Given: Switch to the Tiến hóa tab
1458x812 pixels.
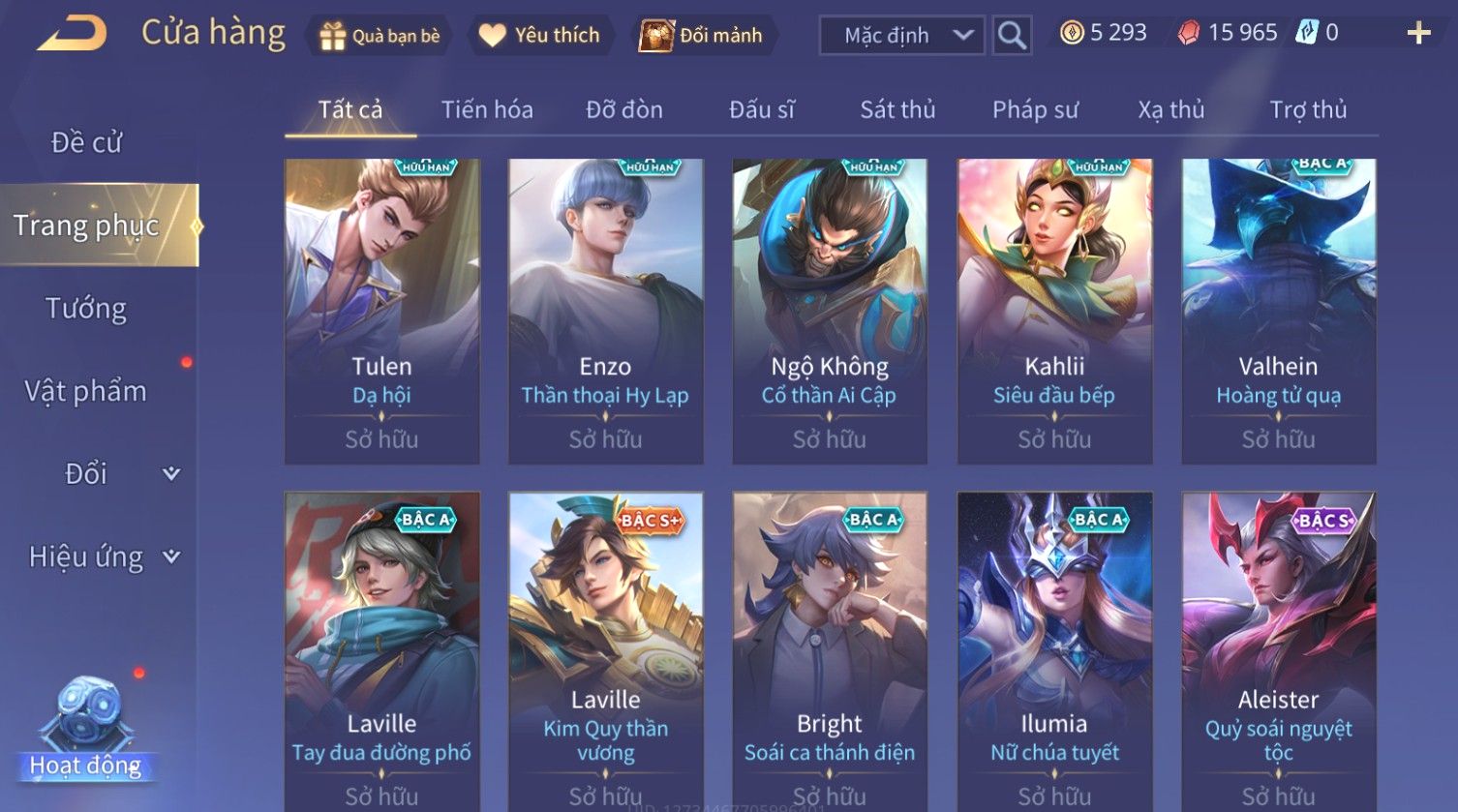Looking at the screenshot, I should click(x=487, y=110).
